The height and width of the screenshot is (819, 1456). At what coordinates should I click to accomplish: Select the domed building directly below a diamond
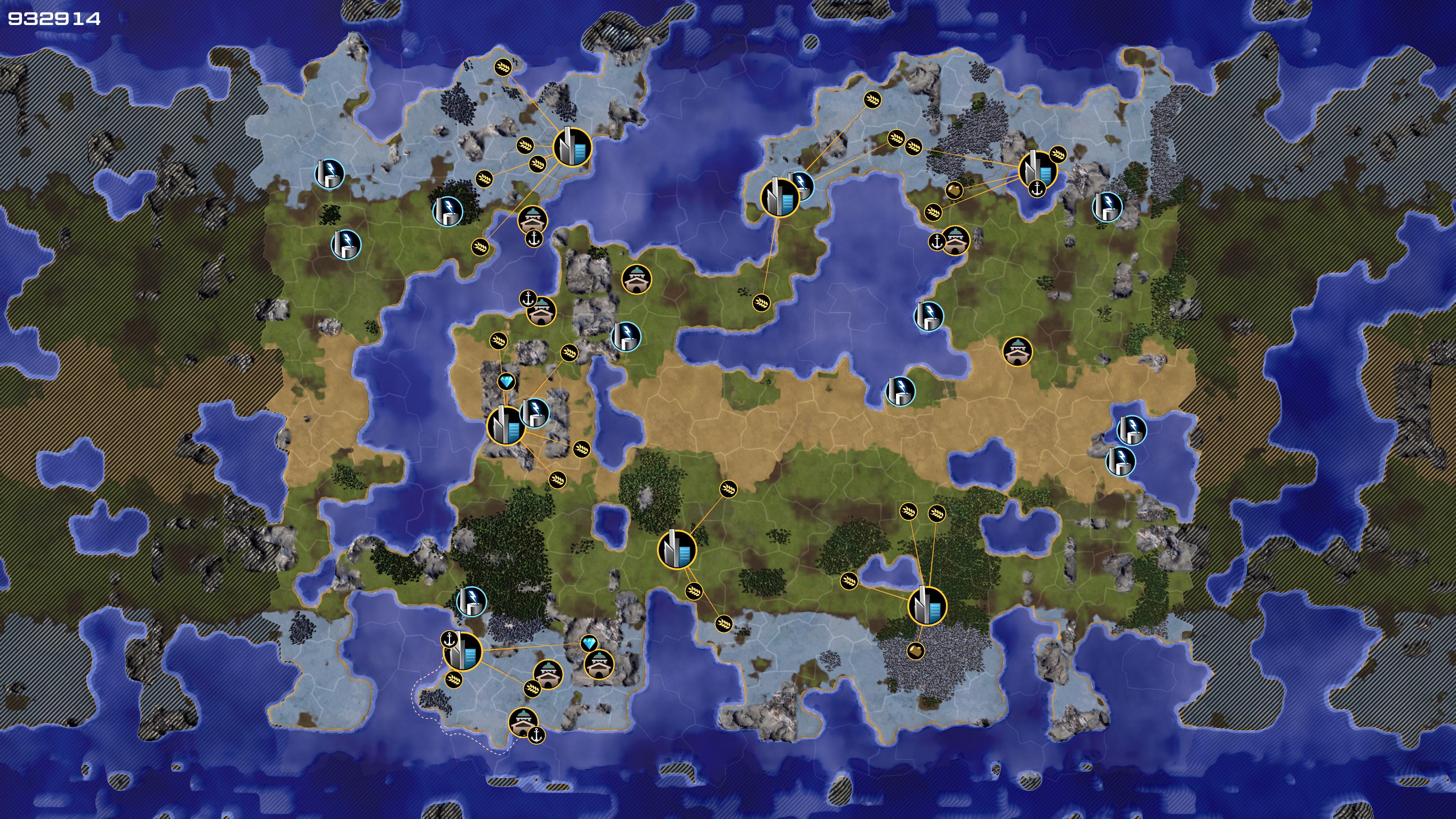(x=599, y=664)
